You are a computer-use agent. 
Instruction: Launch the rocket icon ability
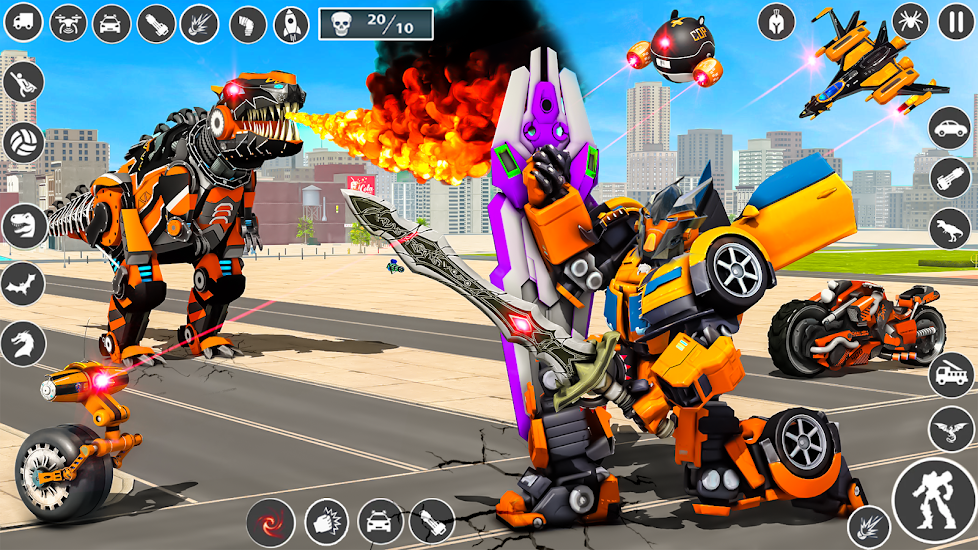(291, 24)
